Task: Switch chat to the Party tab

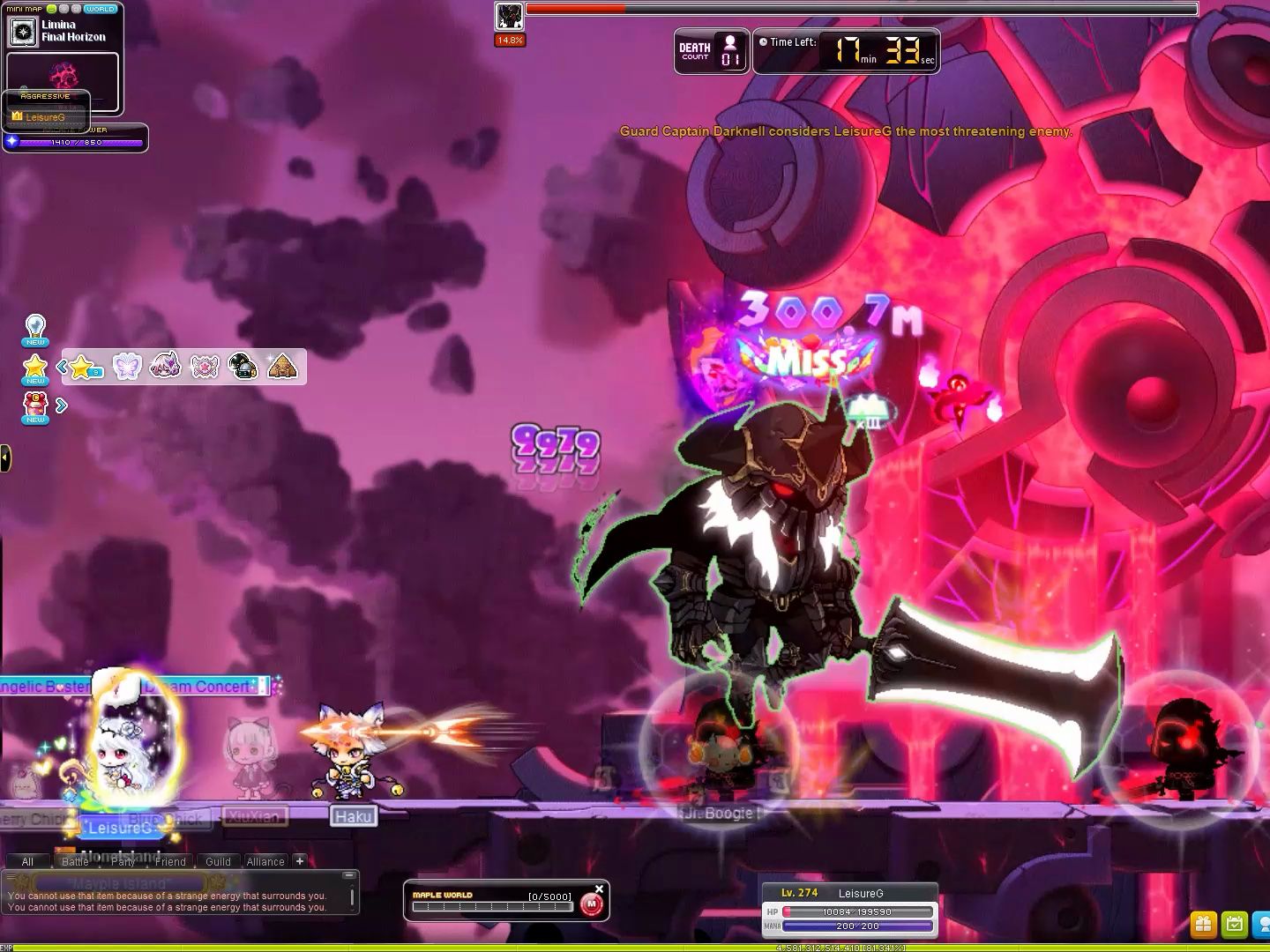Action: pos(123,861)
